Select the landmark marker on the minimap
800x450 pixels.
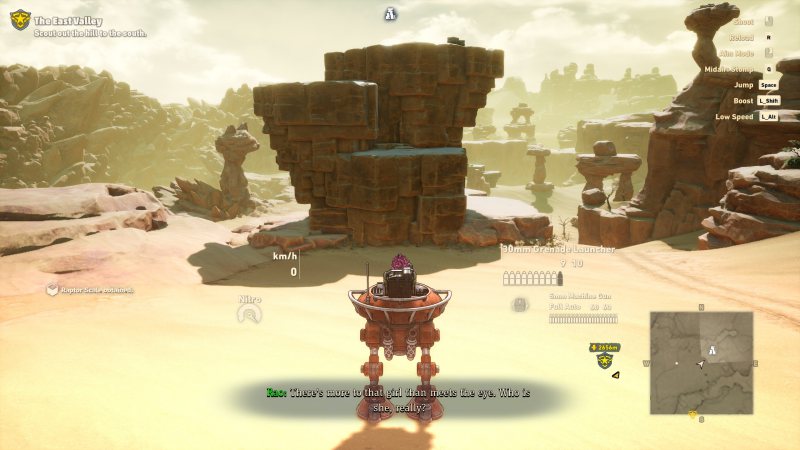(712, 350)
